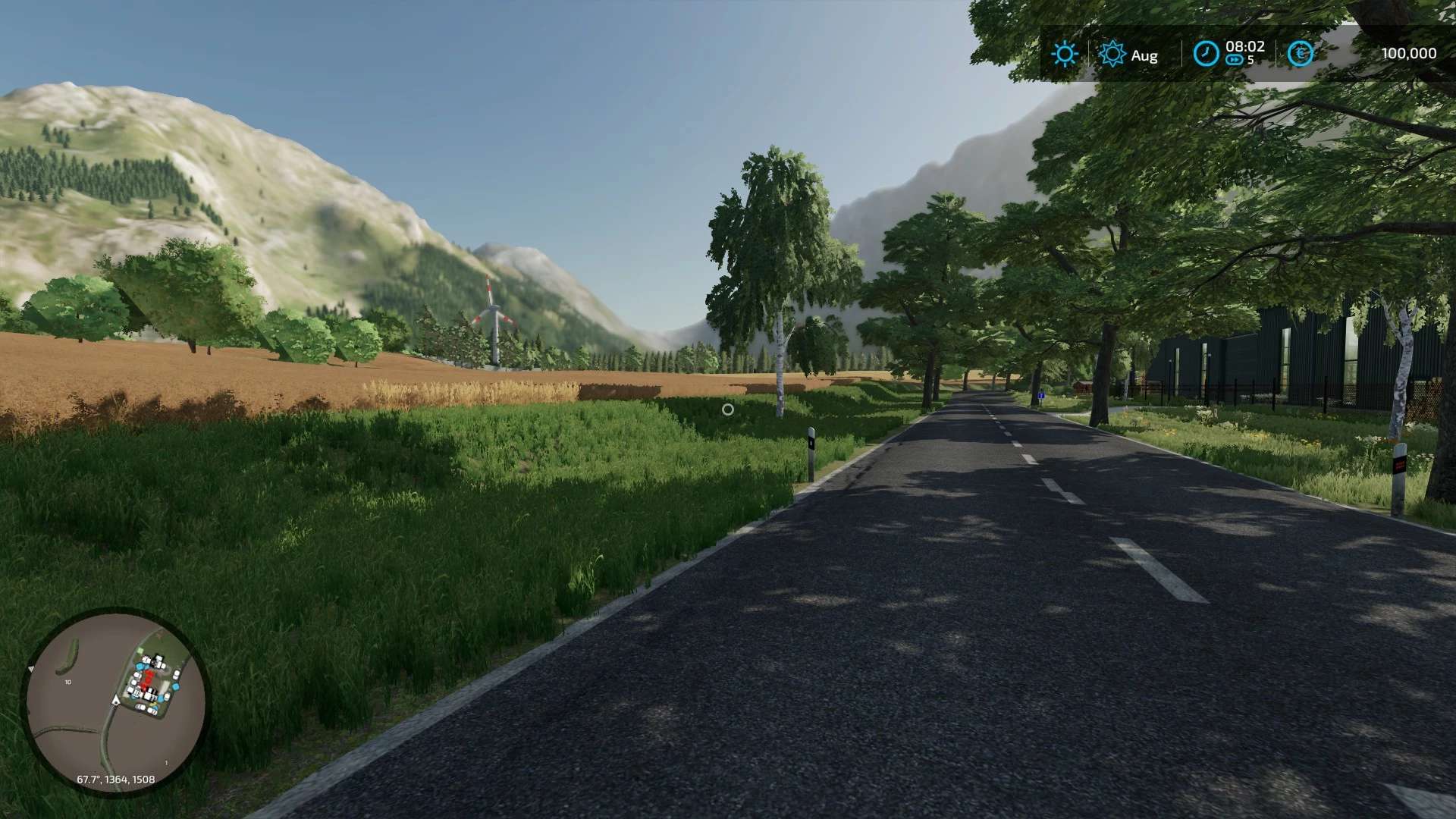Click the clock icon beside the time
The image size is (1456, 819).
tap(1205, 53)
